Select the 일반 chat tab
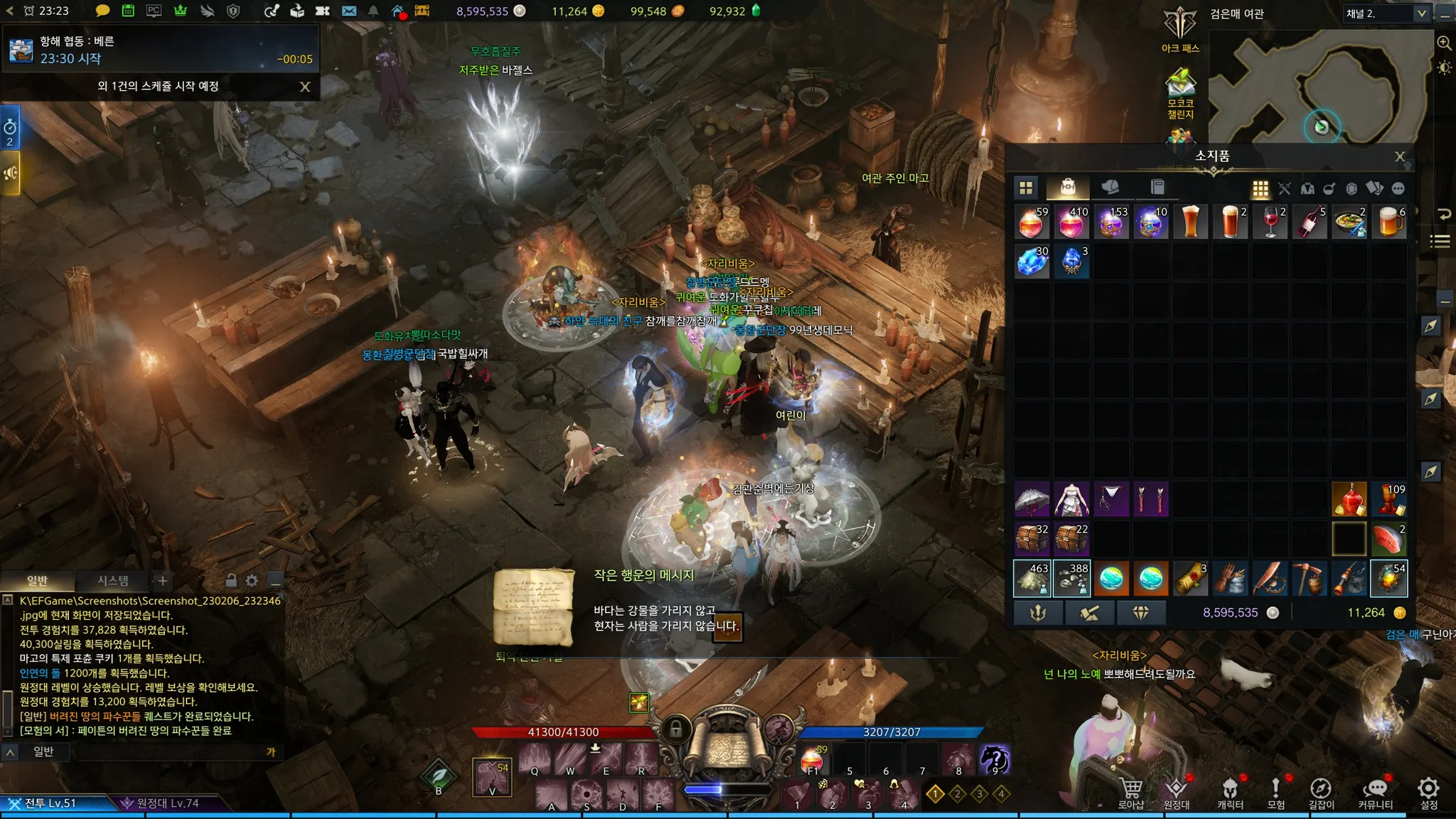Screen dimensions: 1456x819 click(37, 581)
